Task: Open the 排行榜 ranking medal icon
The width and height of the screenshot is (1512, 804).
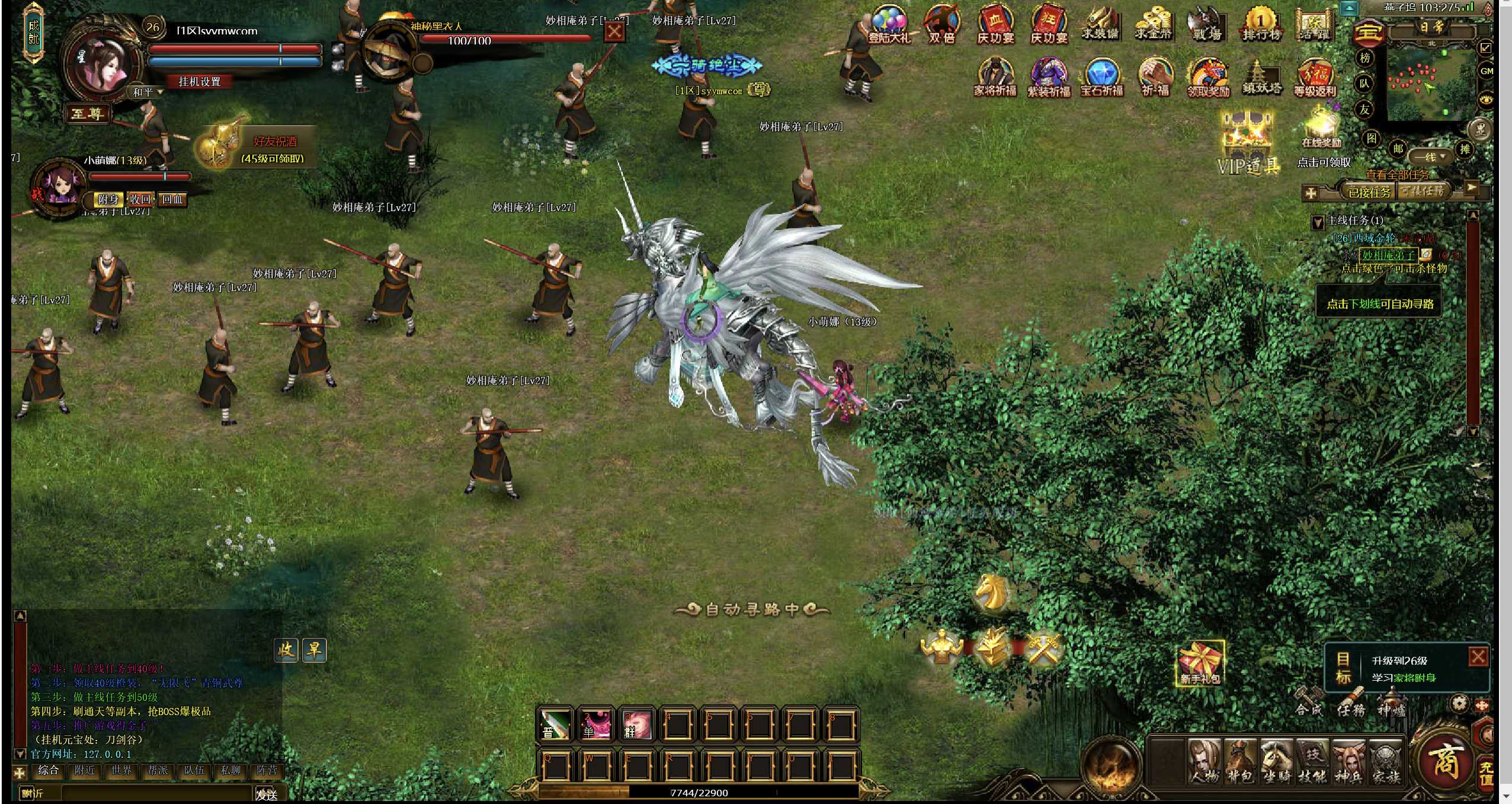Action: pyautogui.click(x=1261, y=24)
